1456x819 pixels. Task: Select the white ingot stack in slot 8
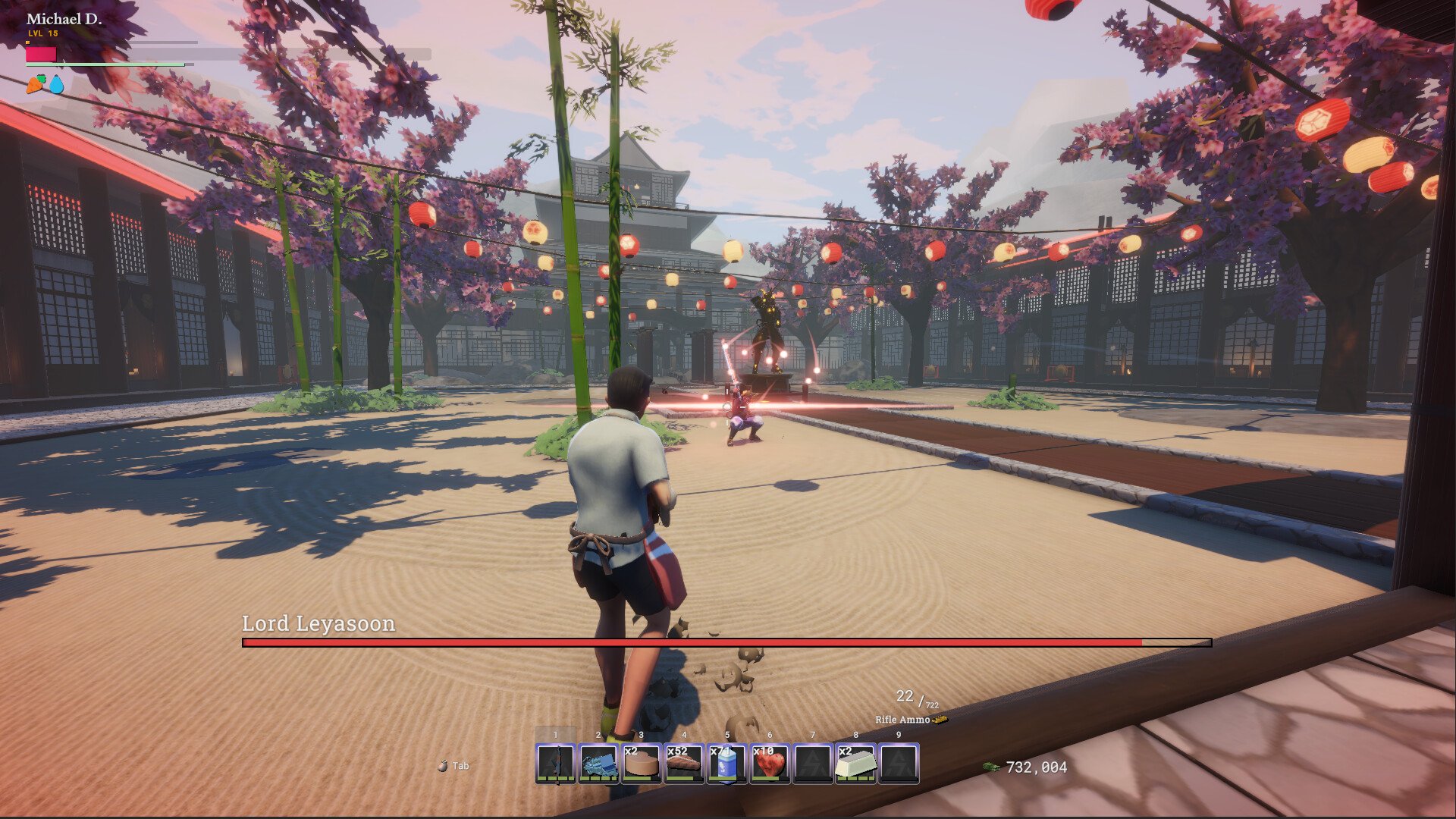tap(855, 763)
